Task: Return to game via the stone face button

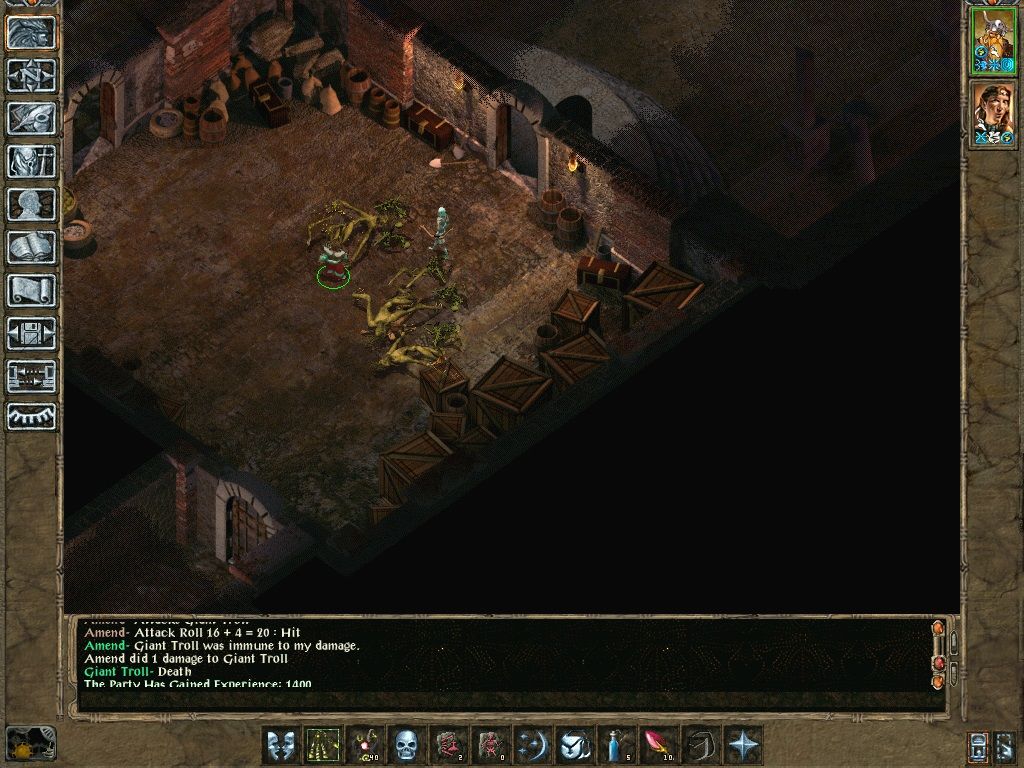Action: pyautogui.click(x=32, y=33)
